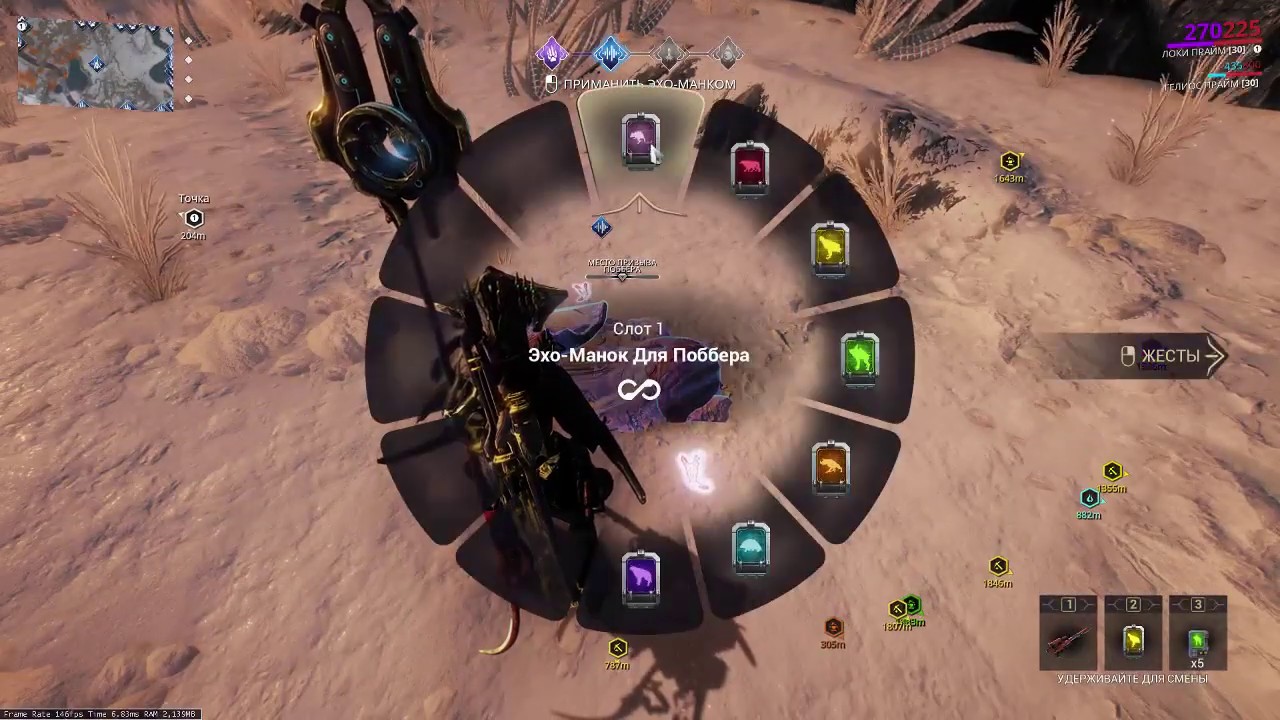This screenshot has height=720, width=1280.
Task: Pick the yellow echo-lure in the gear wheel
Action: 830,248
